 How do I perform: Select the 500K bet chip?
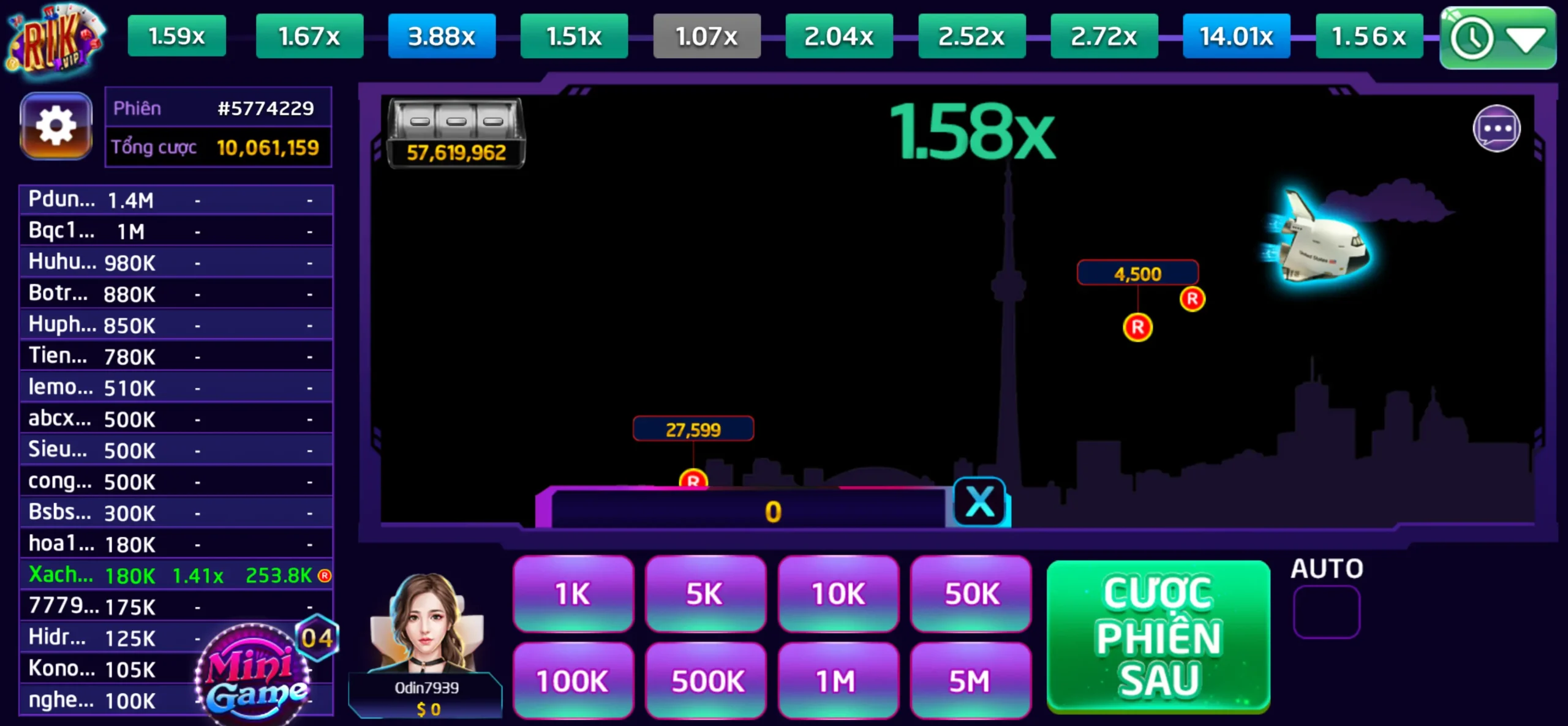[x=706, y=679]
